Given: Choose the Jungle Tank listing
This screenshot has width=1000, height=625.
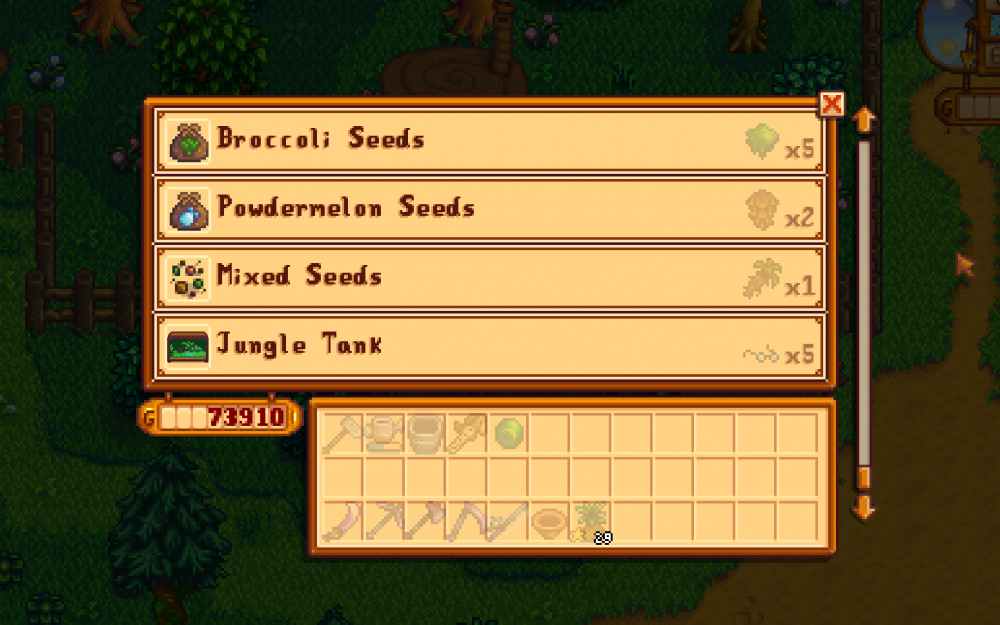Looking at the screenshot, I should 489,346.
